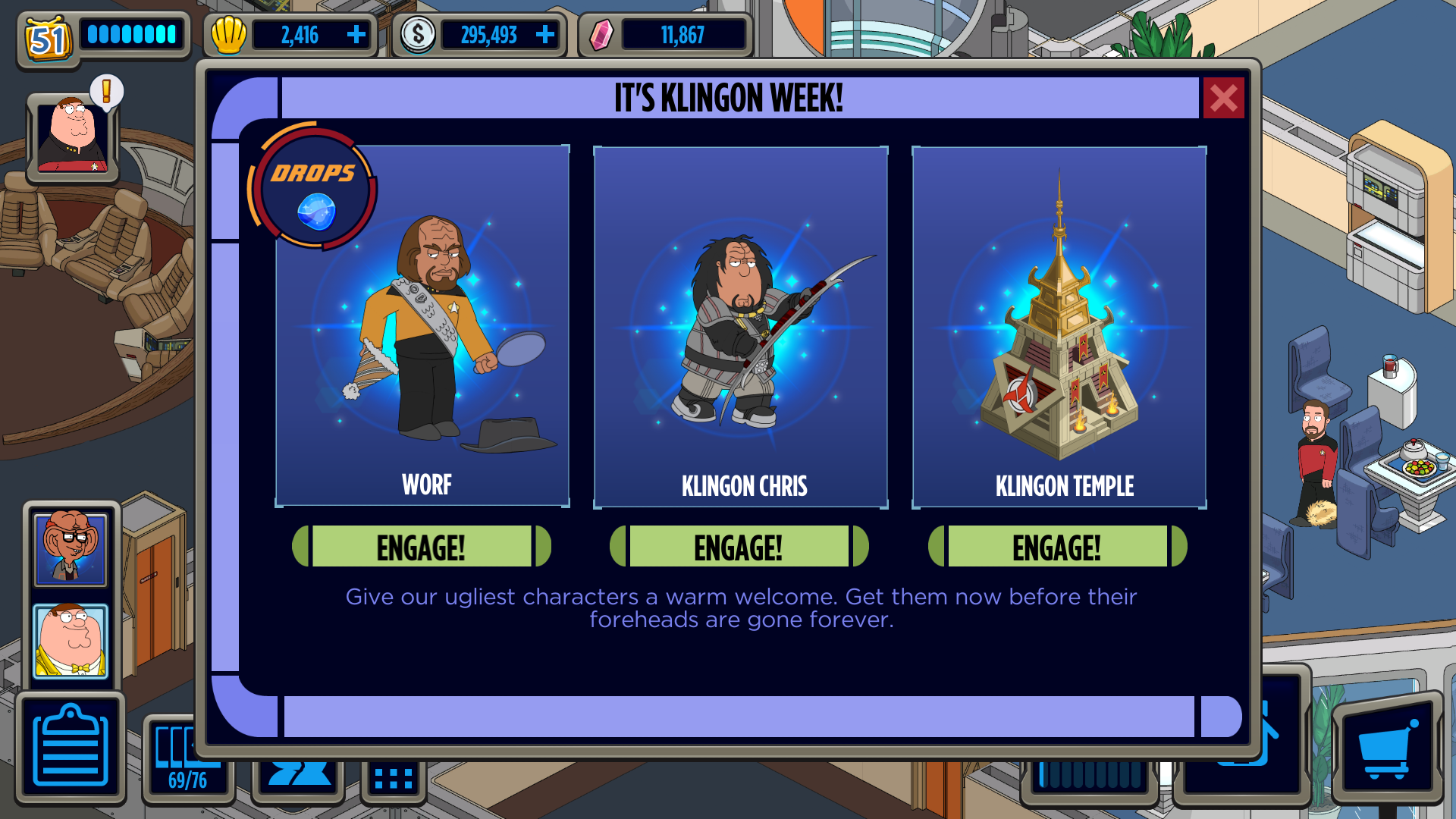Select the Klingon Temple card
Screen dimensions: 1456x819
click(x=1059, y=327)
